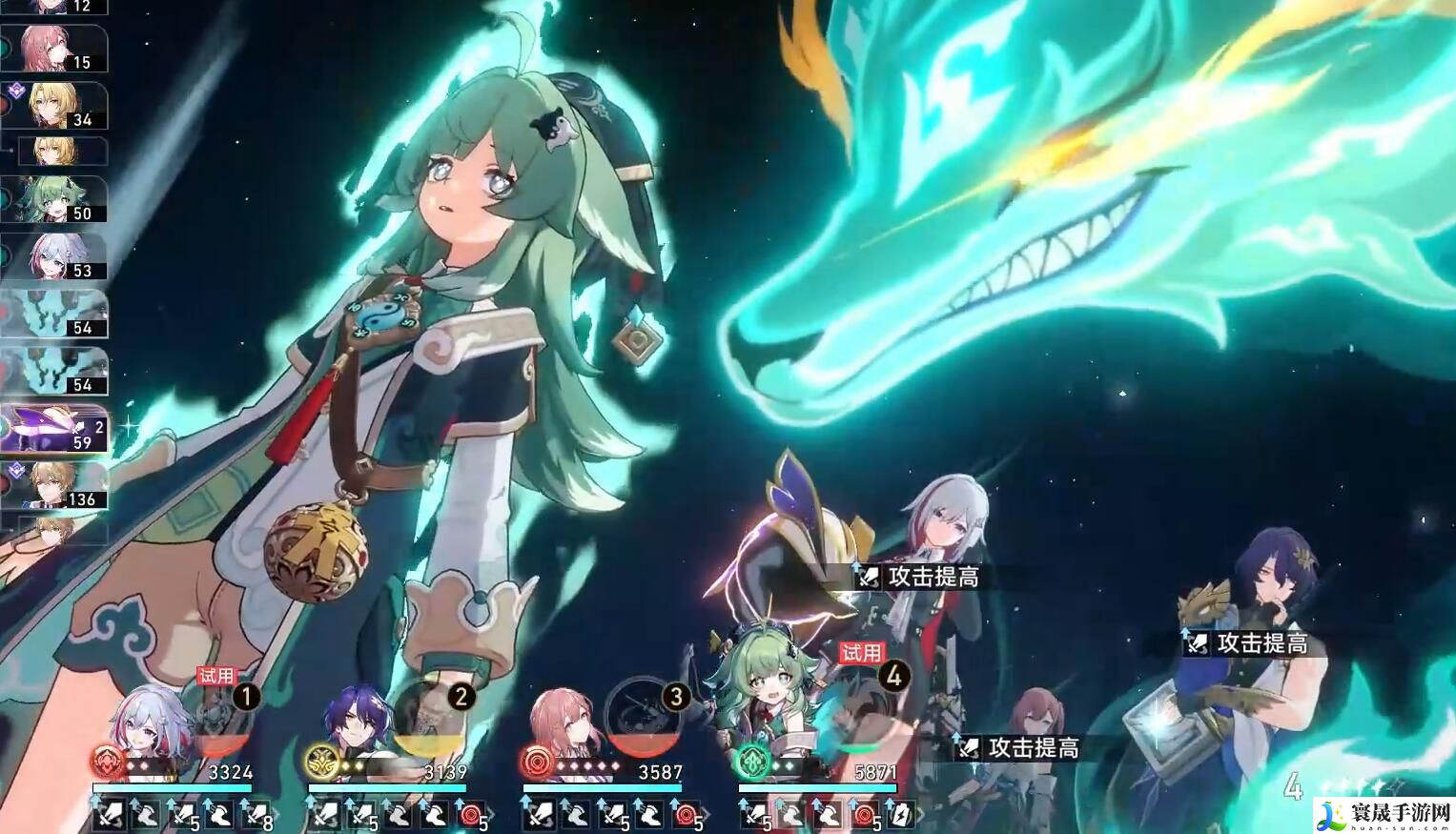Check the blonde turn order entry at 136

coord(57,486)
